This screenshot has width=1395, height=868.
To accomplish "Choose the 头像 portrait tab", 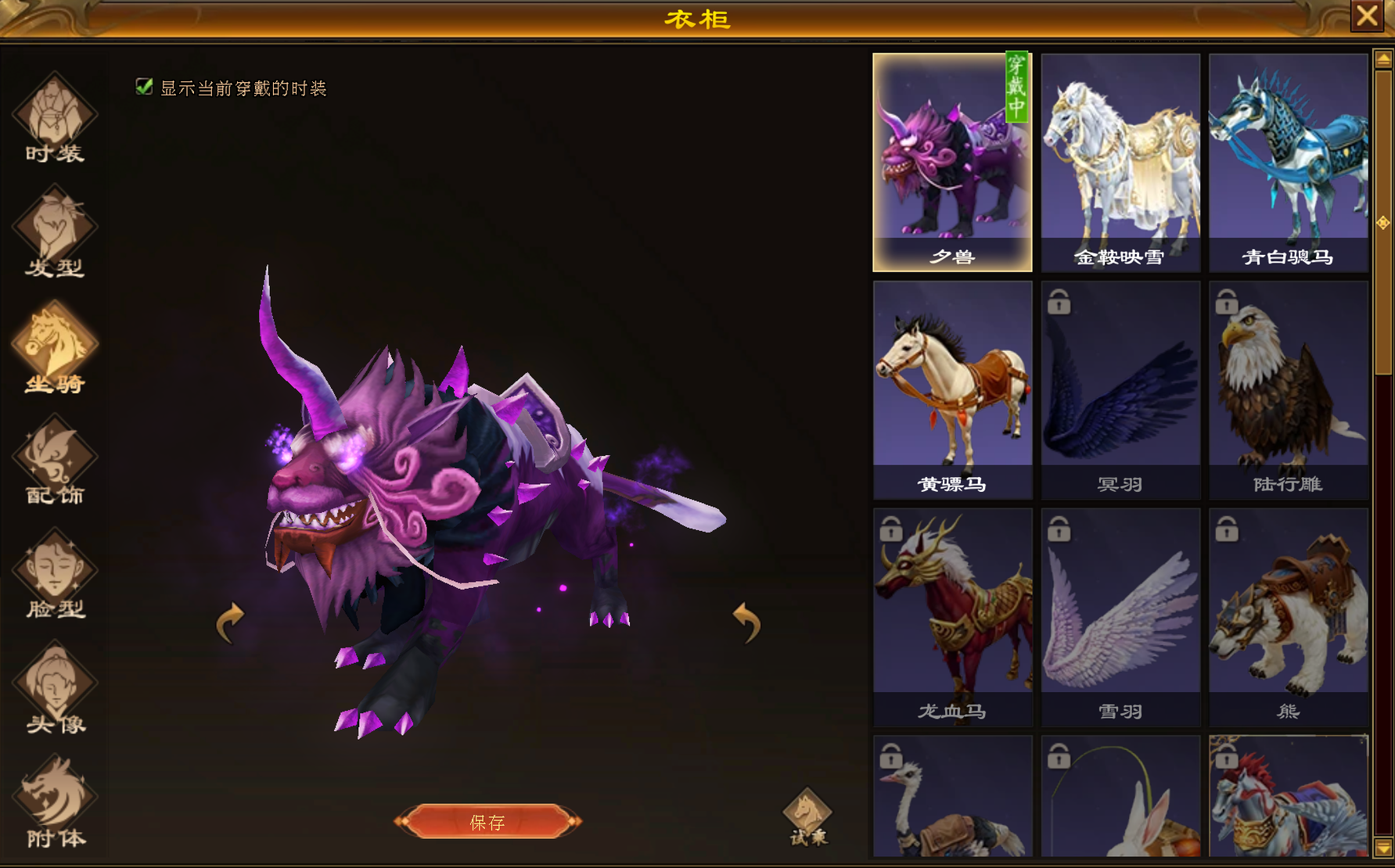I will (54, 689).
